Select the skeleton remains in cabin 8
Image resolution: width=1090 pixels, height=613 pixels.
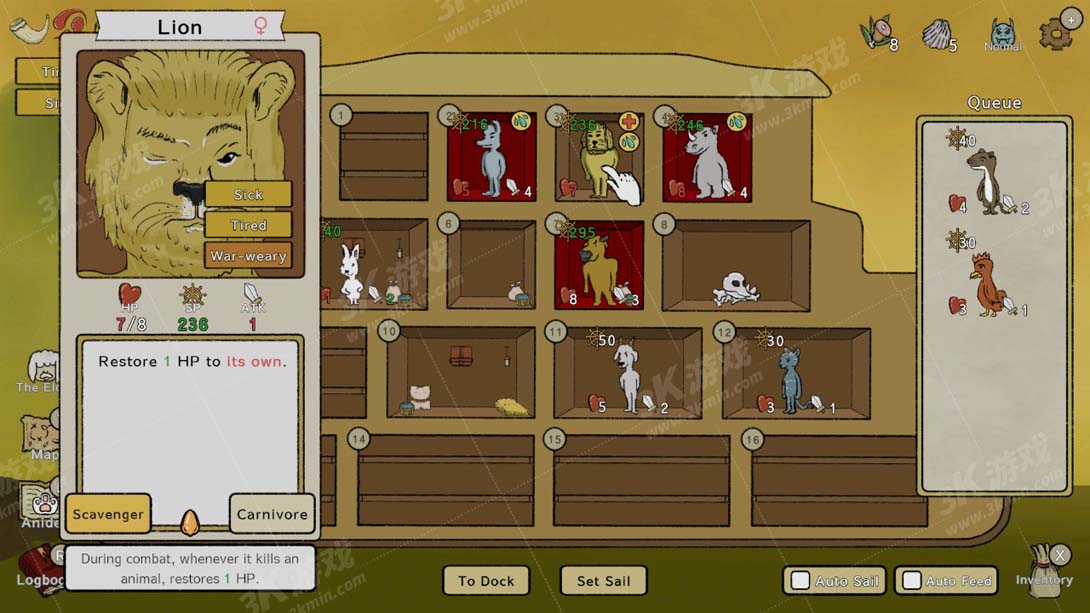click(x=737, y=288)
